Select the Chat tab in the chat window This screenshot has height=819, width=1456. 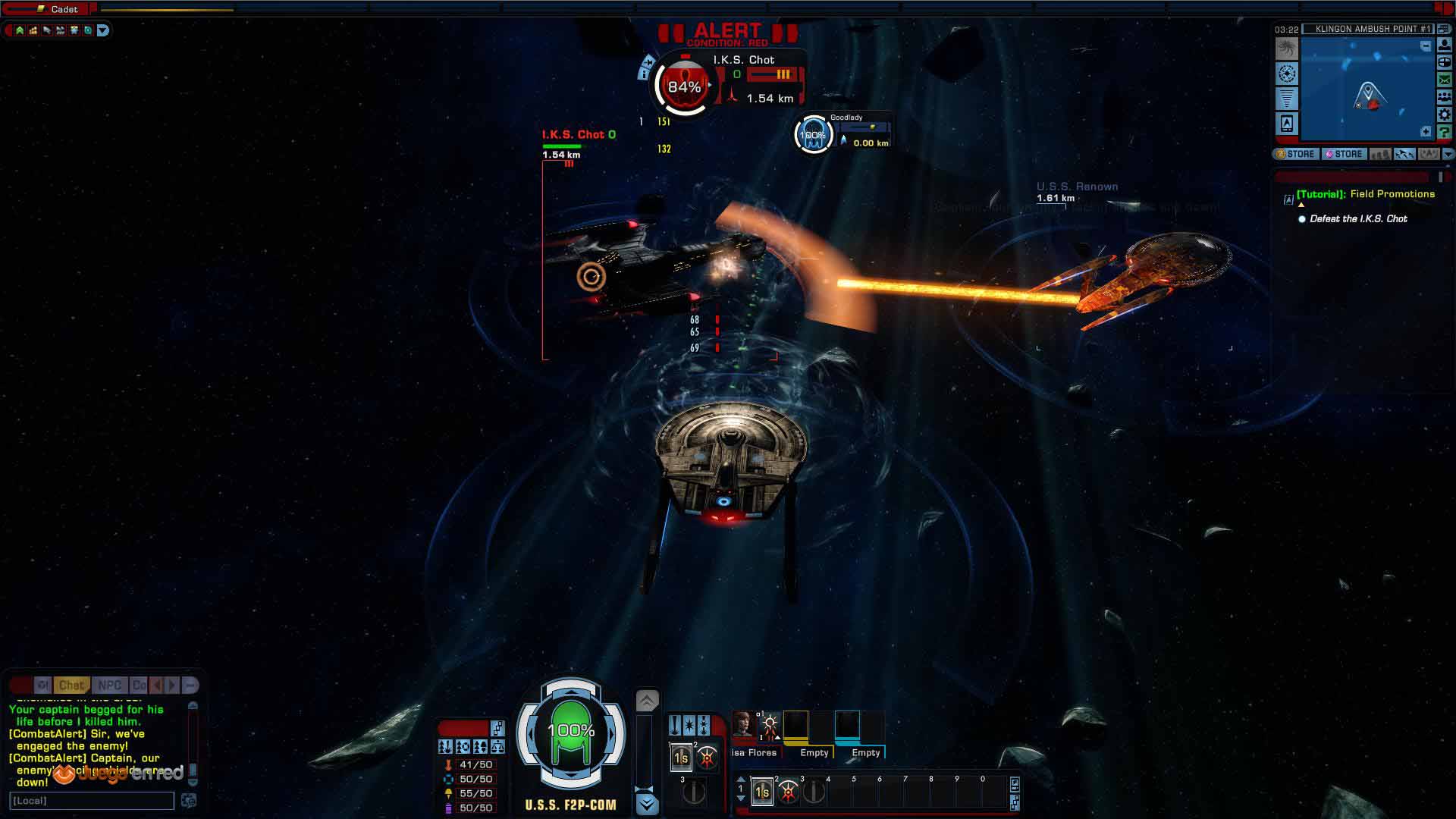(x=71, y=686)
